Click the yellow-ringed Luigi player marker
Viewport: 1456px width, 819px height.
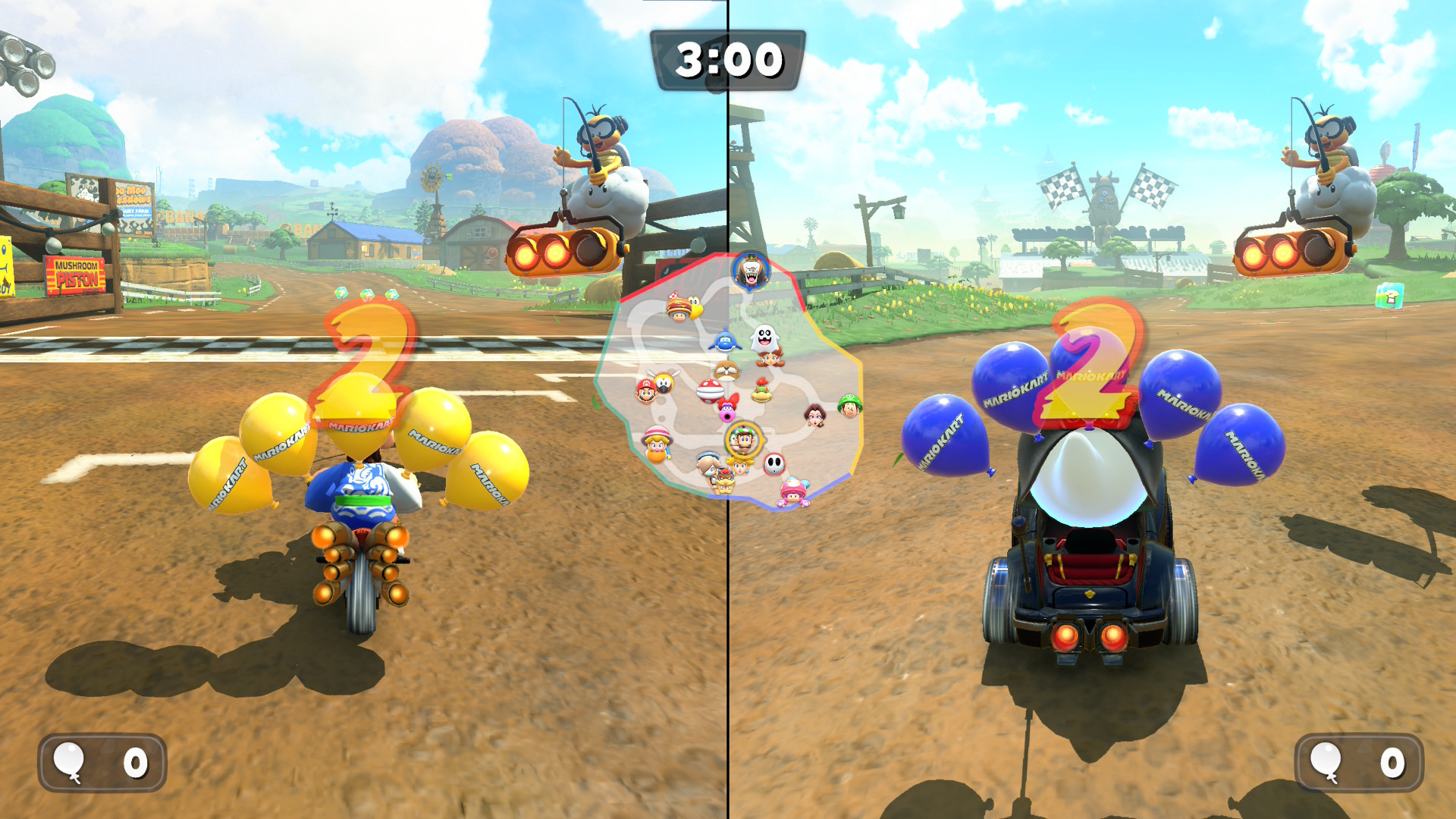(x=743, y=440)
